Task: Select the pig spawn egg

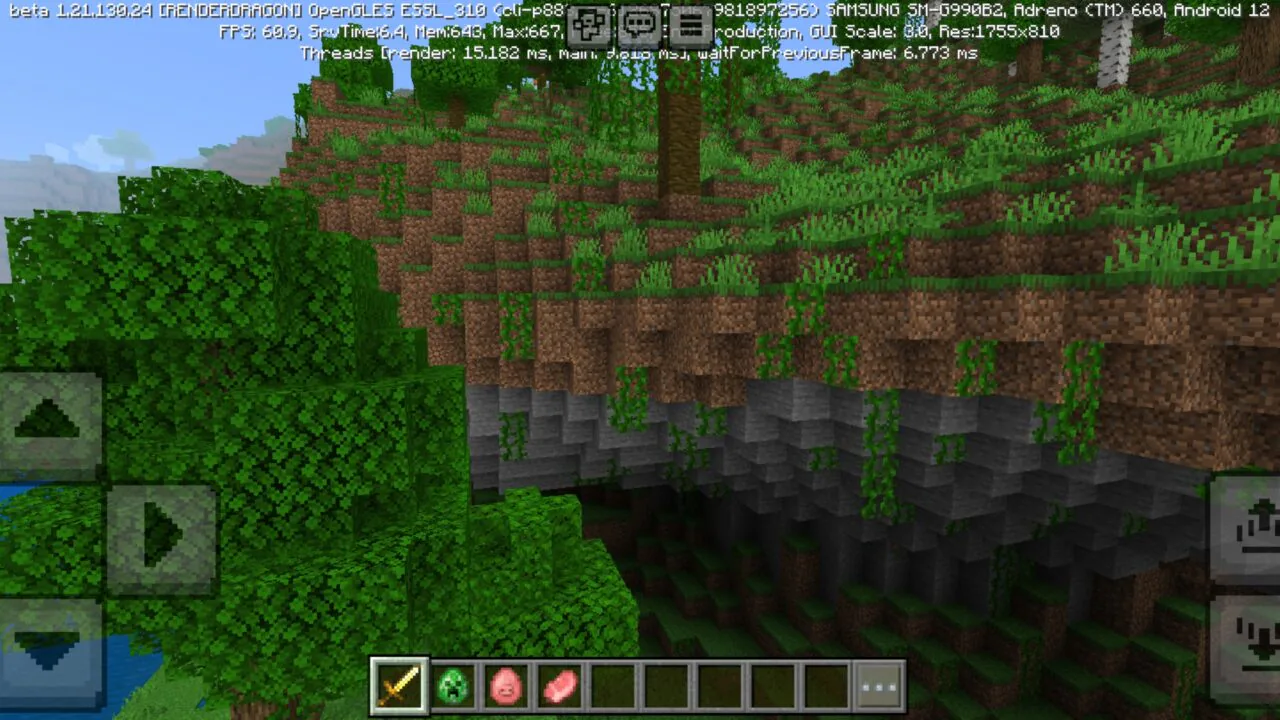Action: pos(506,684)
